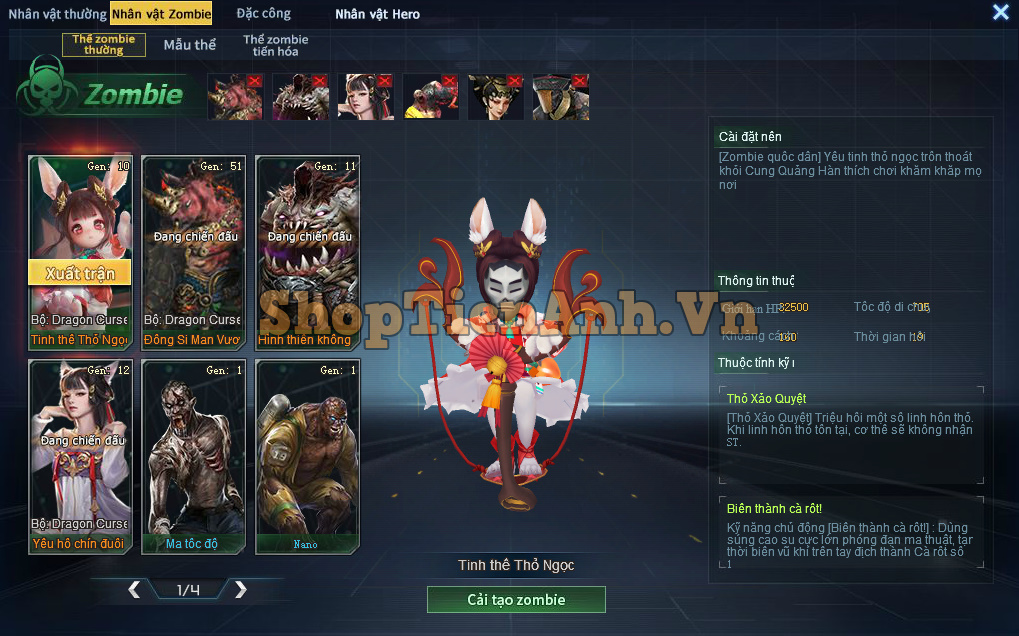
Task: Go to the next zombie page
Action: click(240, 590)
